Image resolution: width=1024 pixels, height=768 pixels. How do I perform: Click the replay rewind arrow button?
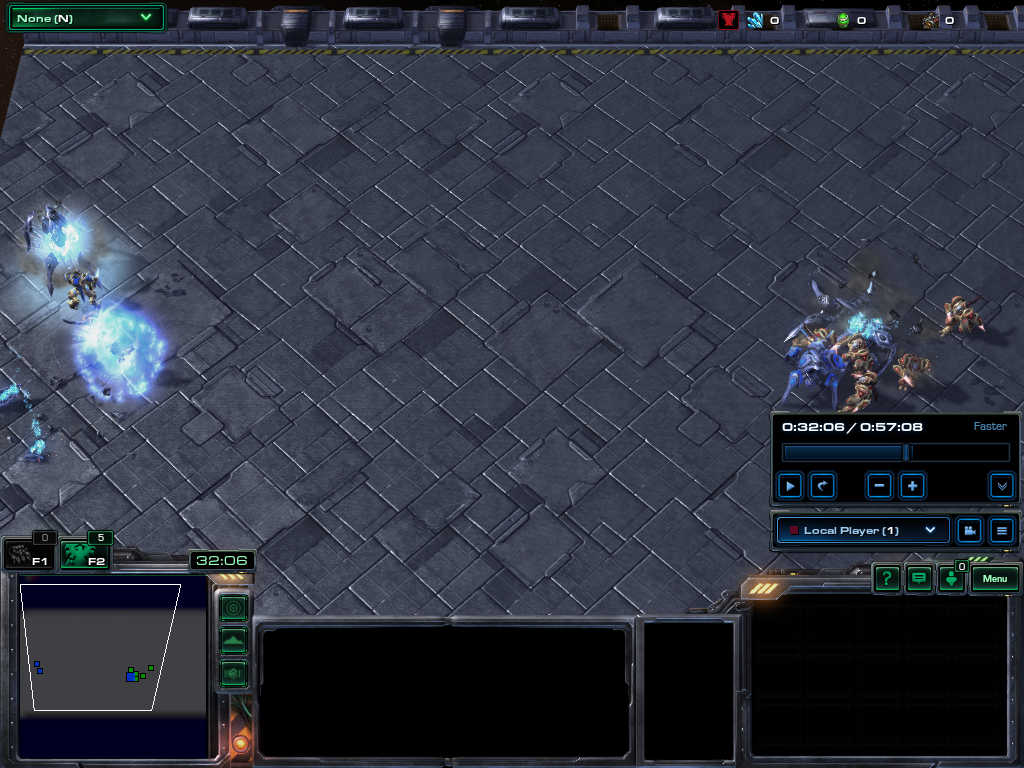[x=822, y=486]
